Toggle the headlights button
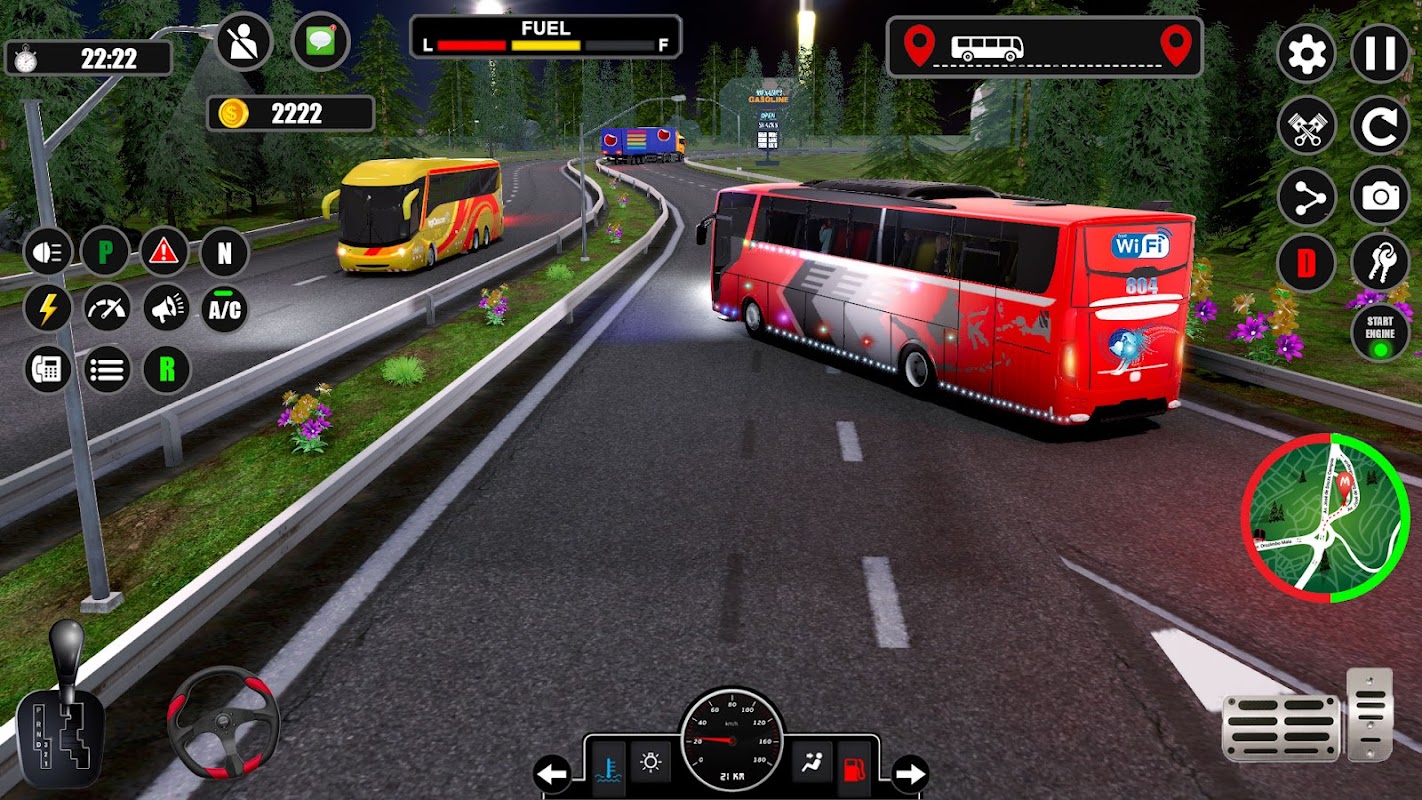This screenshot has height=800, width=1422. tap(47, 251)
